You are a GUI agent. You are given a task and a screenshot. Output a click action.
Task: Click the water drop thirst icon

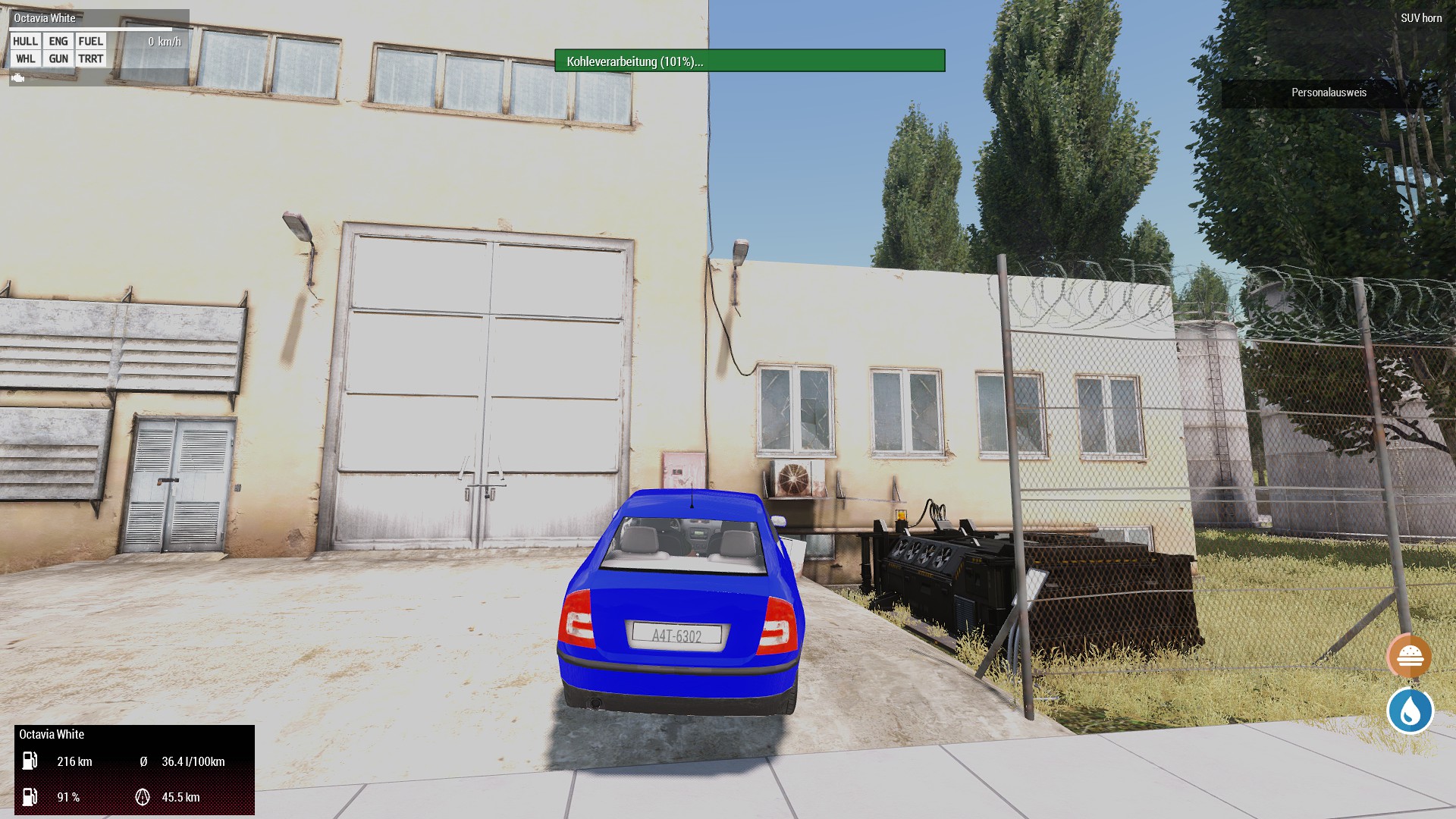[1410, 711]
